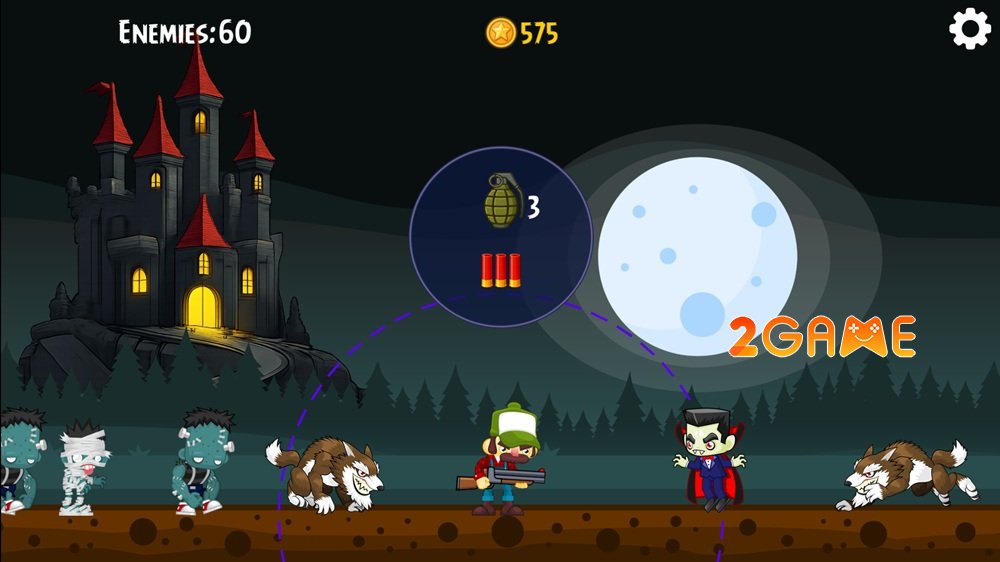The height and width of the screenshot is (562, 1000).
Task: Open the settings gear menu
Action: coord(969,30)
